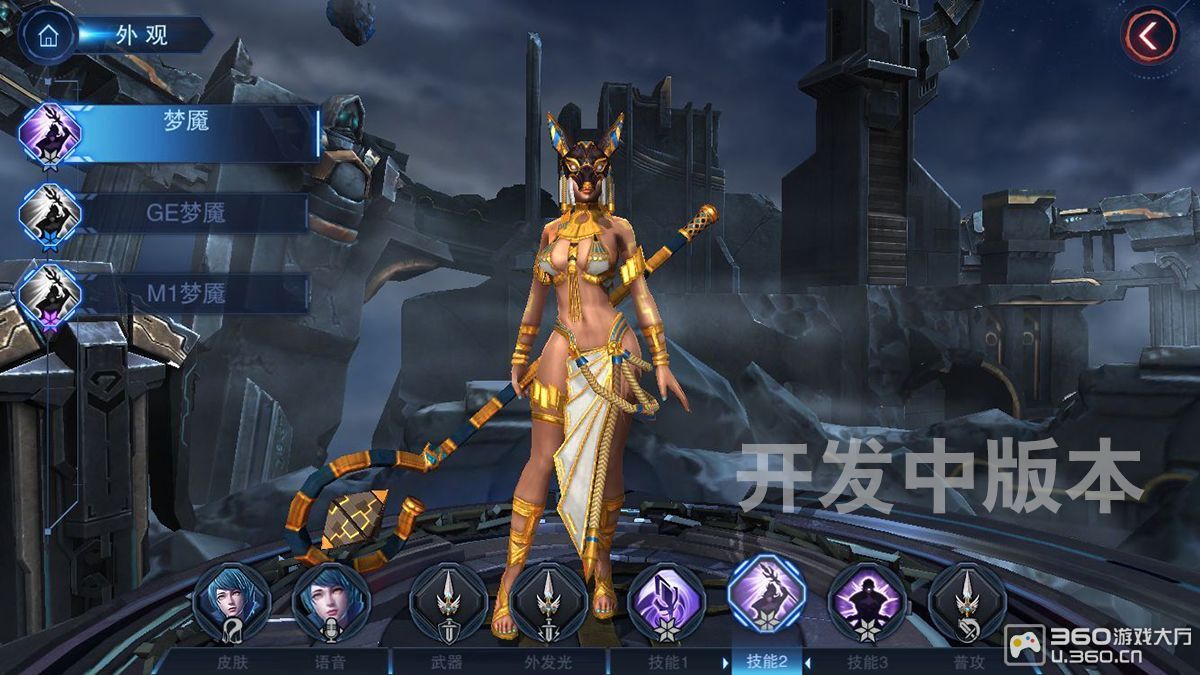Open the 普攻 basic attack icon
The image size is (1200, 675).
point(966,602)
